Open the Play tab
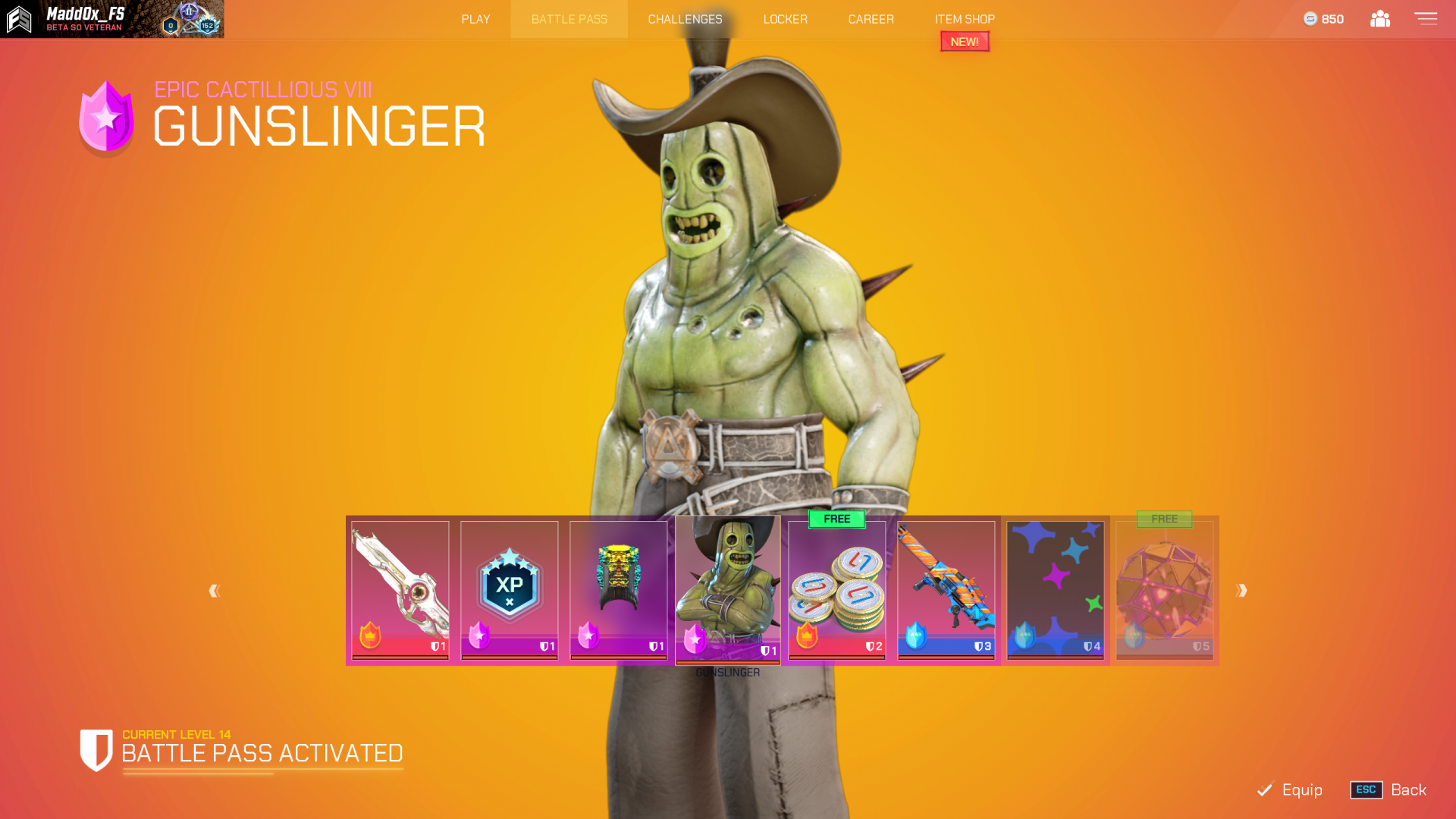Viewport: 1456px width, 819px height. [475, 19]
